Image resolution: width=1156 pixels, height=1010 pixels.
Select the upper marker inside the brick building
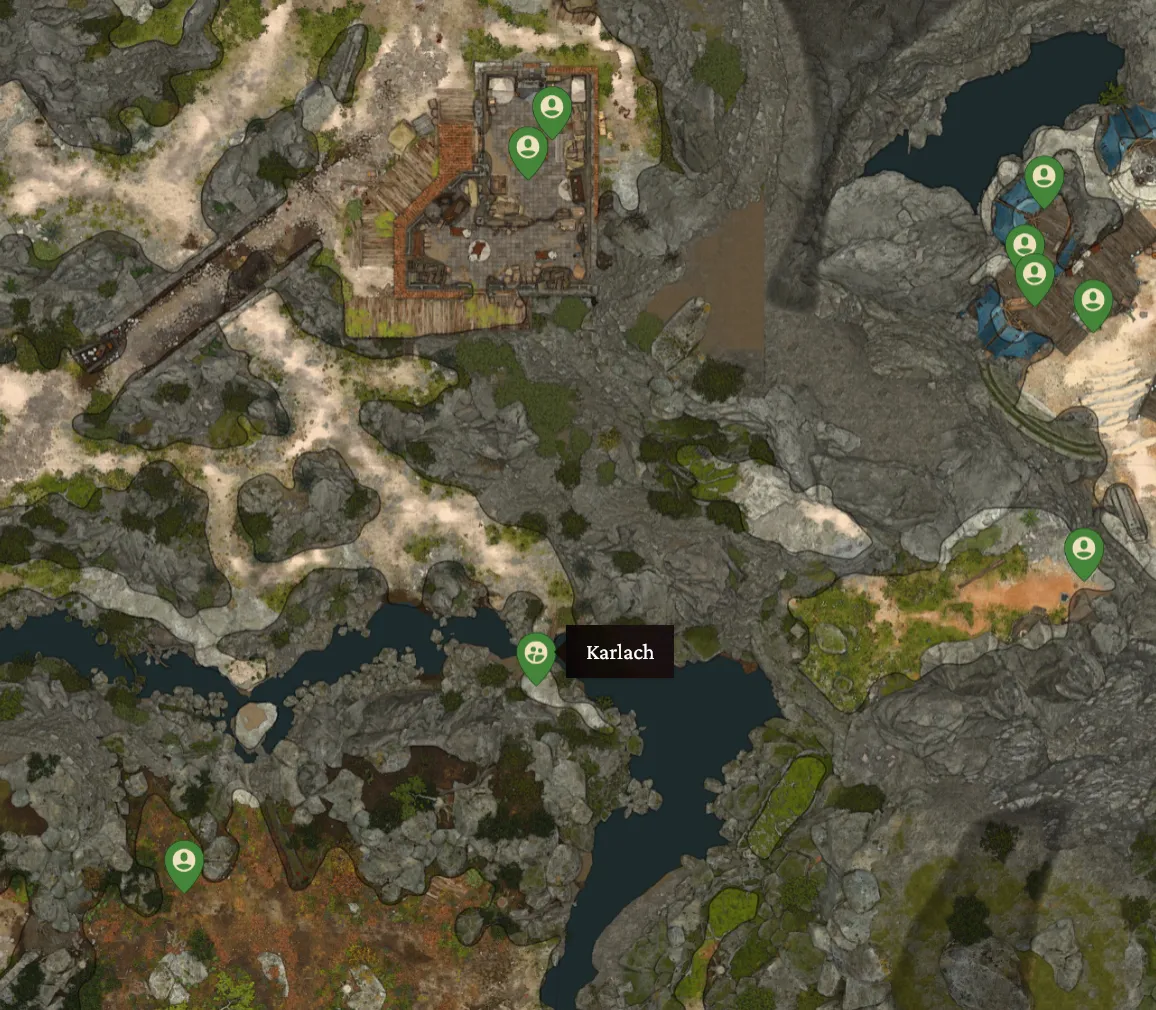click(x=551, y=108)
